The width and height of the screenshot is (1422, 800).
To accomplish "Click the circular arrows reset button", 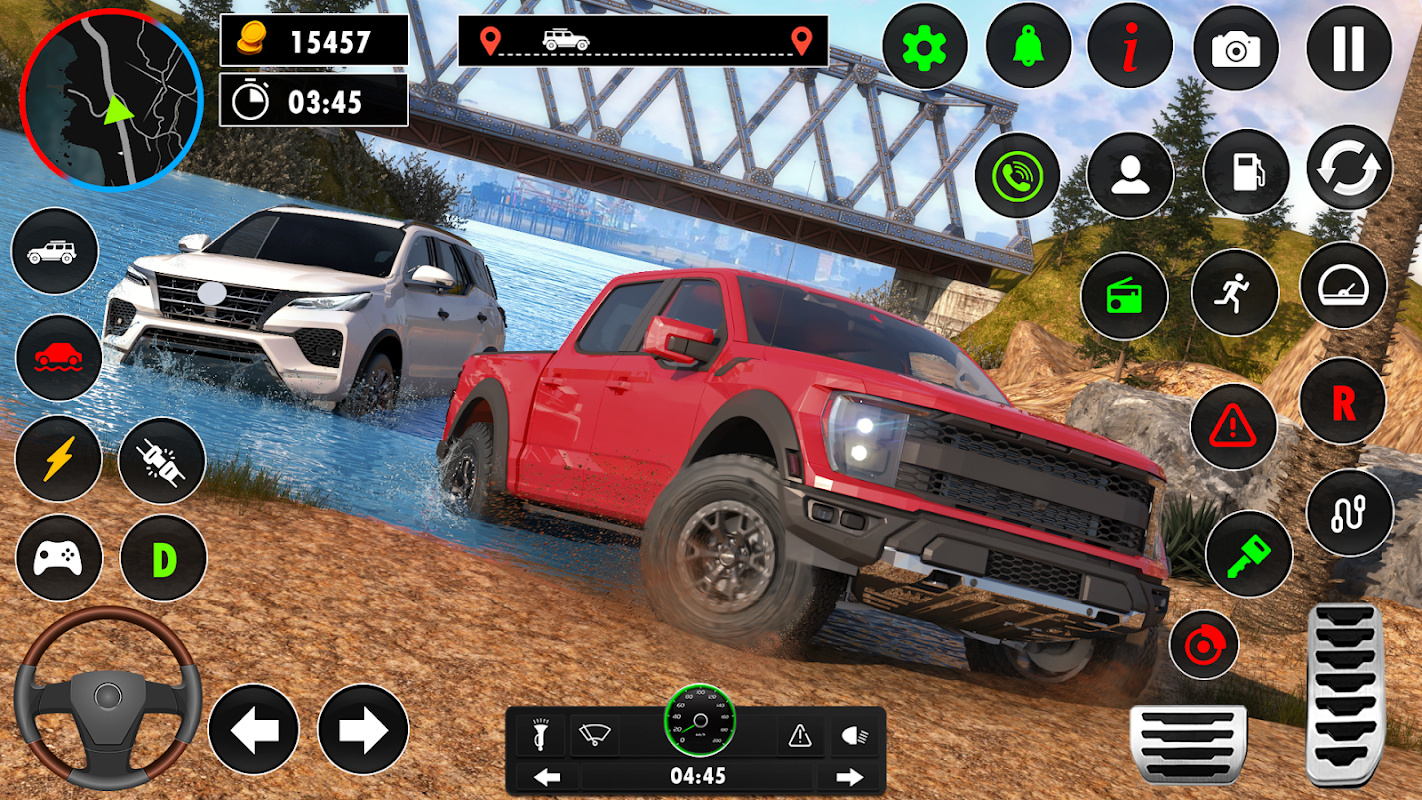I will [1349, 168].
